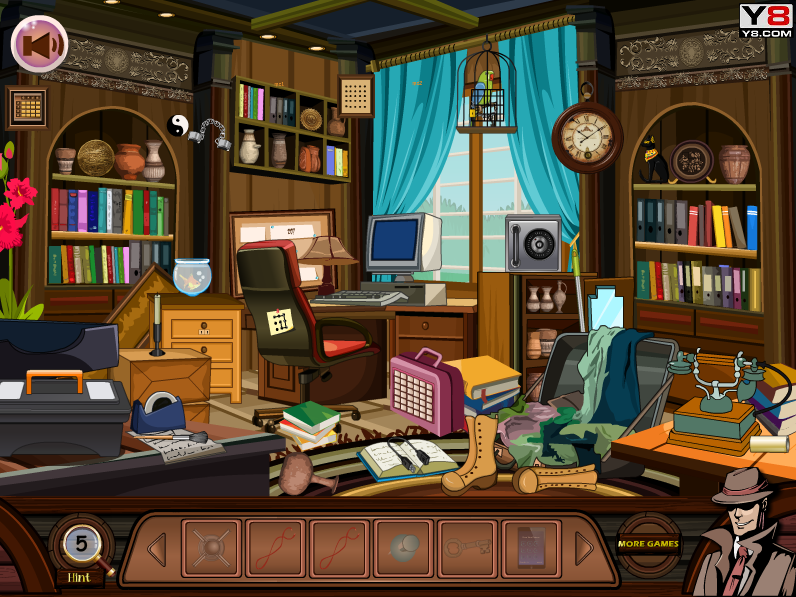
Task: Toggle the sound speaker button
Action: [x=39, y=44]
